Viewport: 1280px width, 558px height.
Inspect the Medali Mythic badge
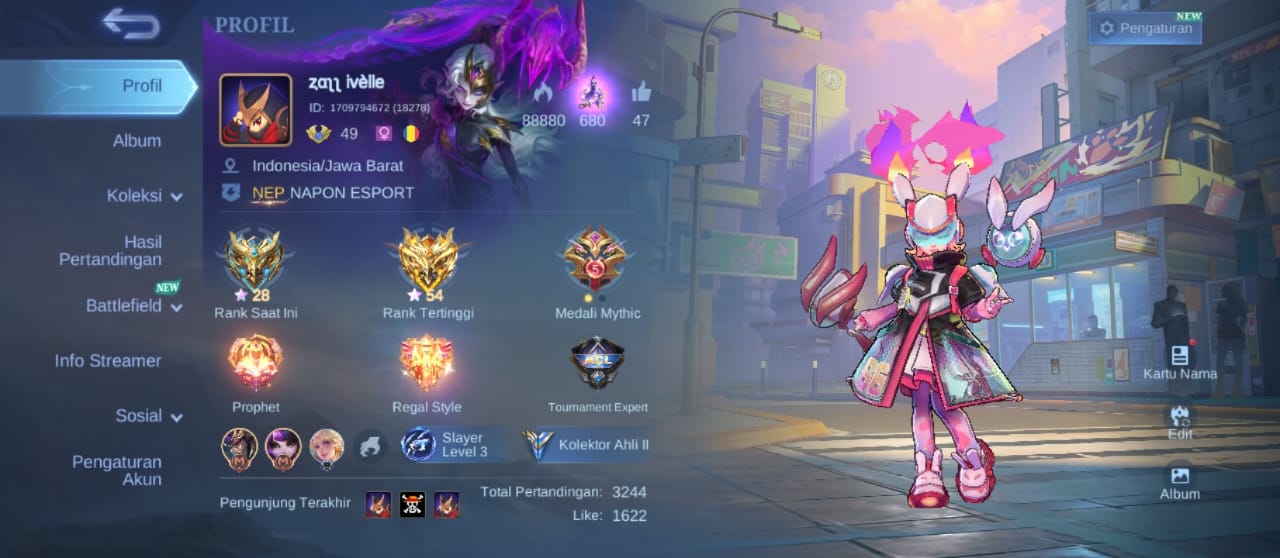tap(597, 262)
